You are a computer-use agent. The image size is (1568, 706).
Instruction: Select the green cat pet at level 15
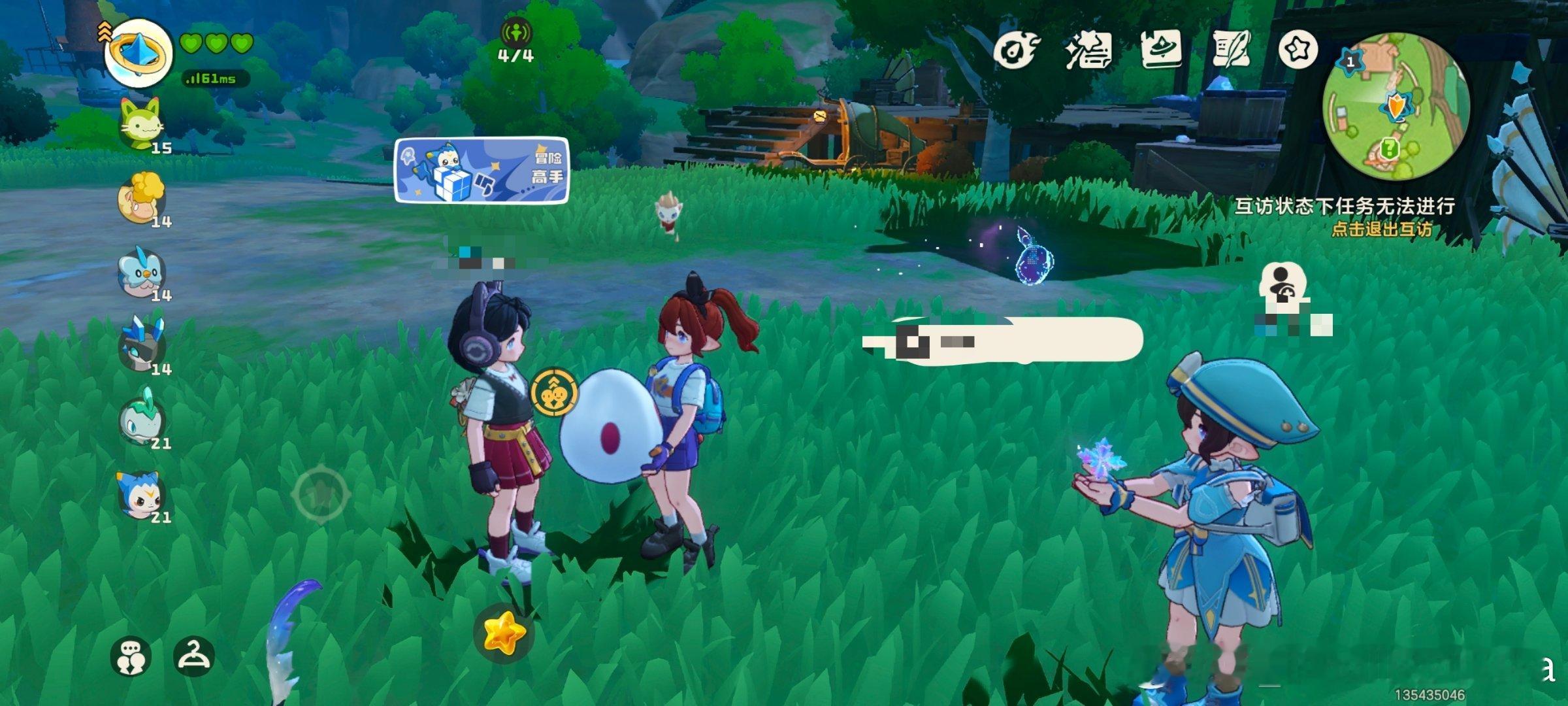[x=142, y=122]
